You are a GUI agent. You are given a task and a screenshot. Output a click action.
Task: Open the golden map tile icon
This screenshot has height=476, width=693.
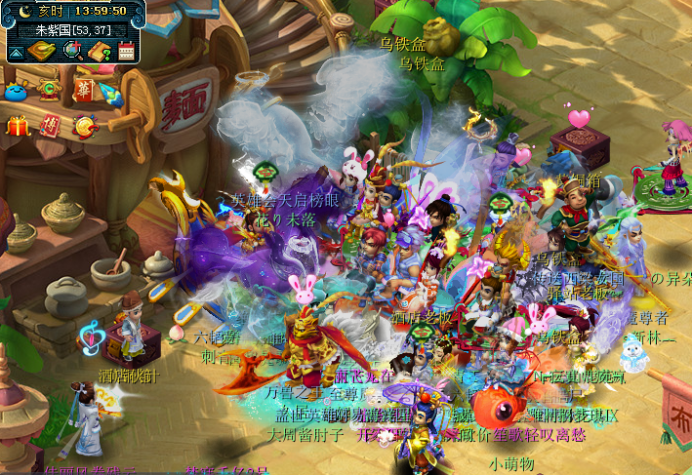(x=42, y=50)
